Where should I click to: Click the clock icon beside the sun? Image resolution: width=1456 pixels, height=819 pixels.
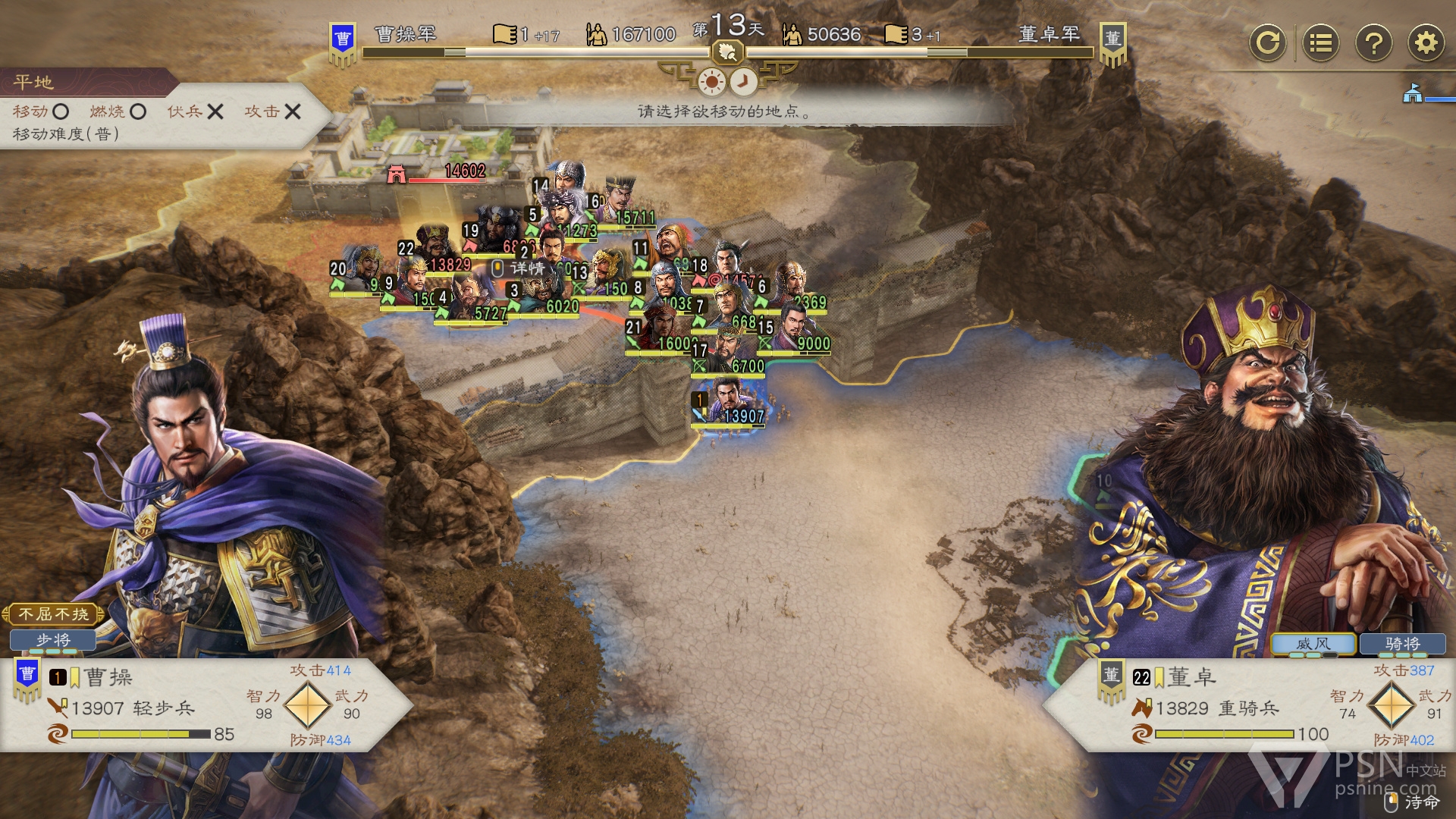744,81
